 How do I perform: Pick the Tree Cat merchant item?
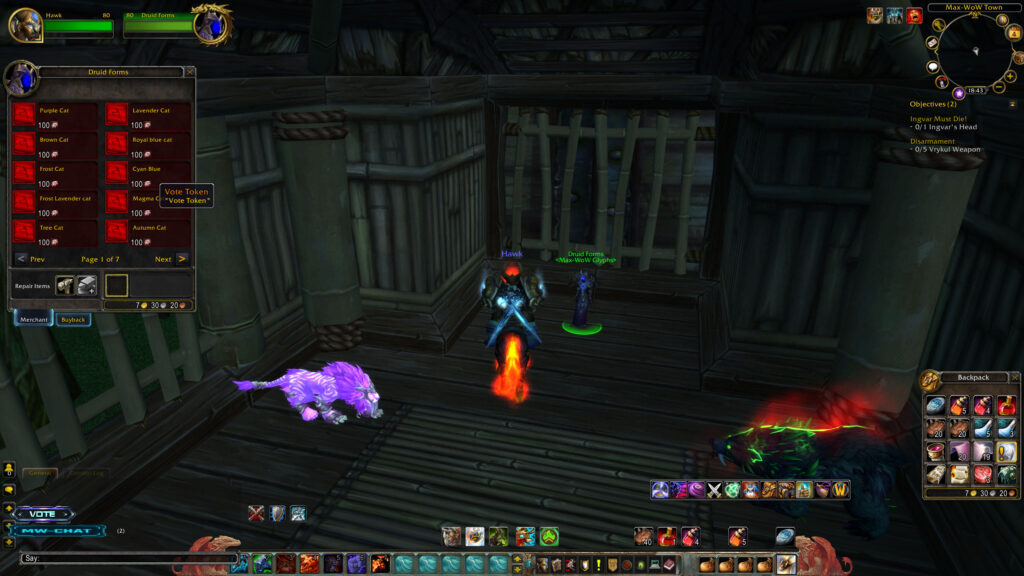pos(23,231)
